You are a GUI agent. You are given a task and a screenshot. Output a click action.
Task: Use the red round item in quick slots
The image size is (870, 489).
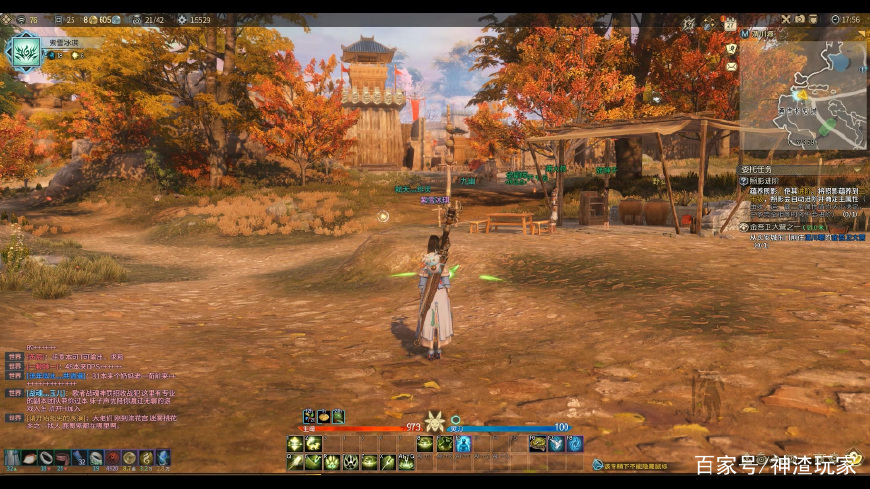pyautogui.click(x=112, y=458)
